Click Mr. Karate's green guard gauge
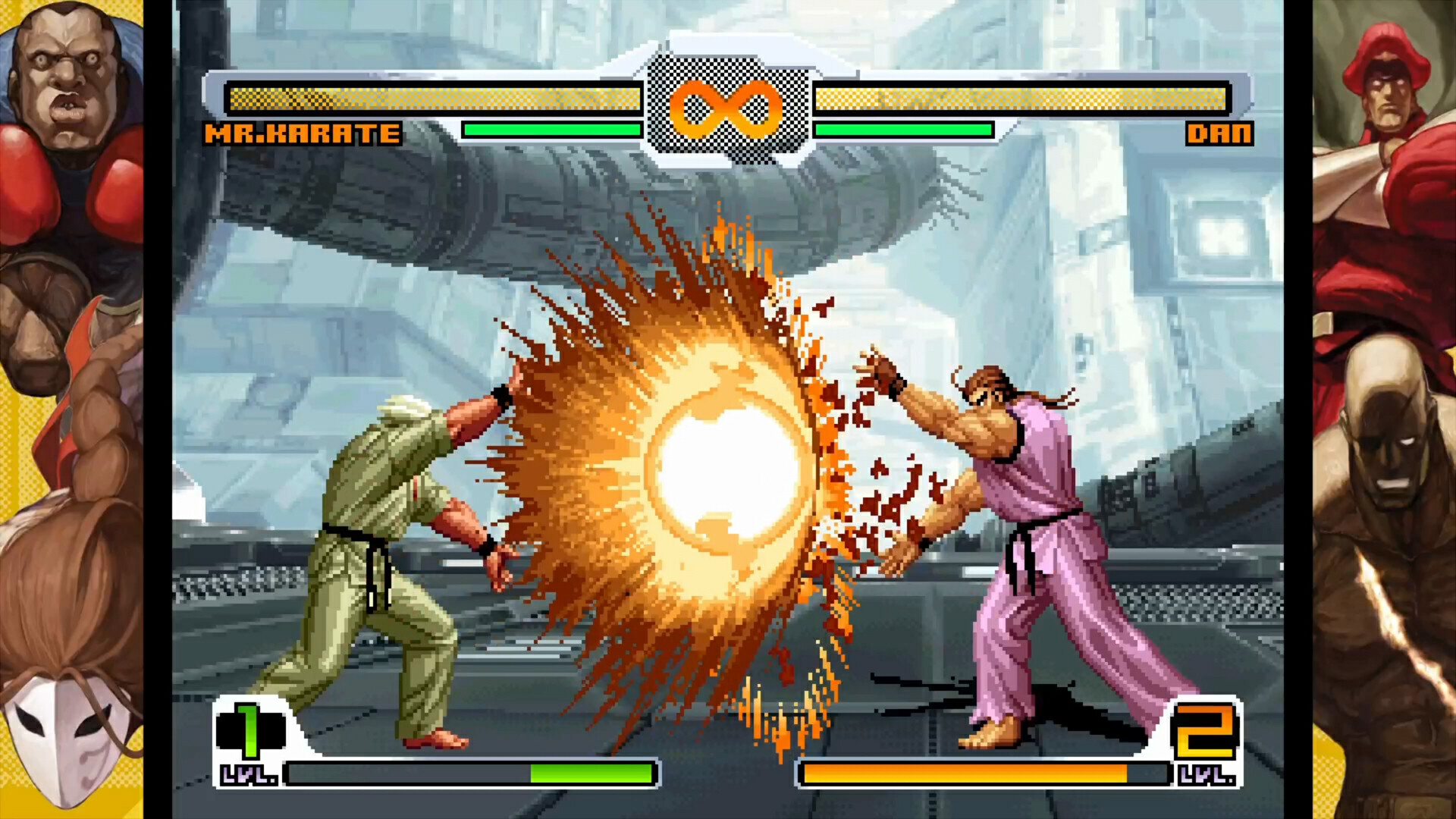1456x819 pixels. coord(554,130)
